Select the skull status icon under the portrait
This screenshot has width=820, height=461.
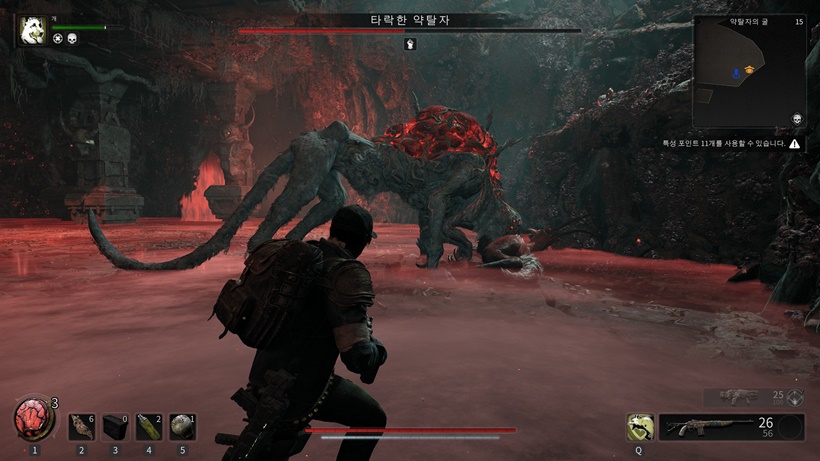point(74,39)
